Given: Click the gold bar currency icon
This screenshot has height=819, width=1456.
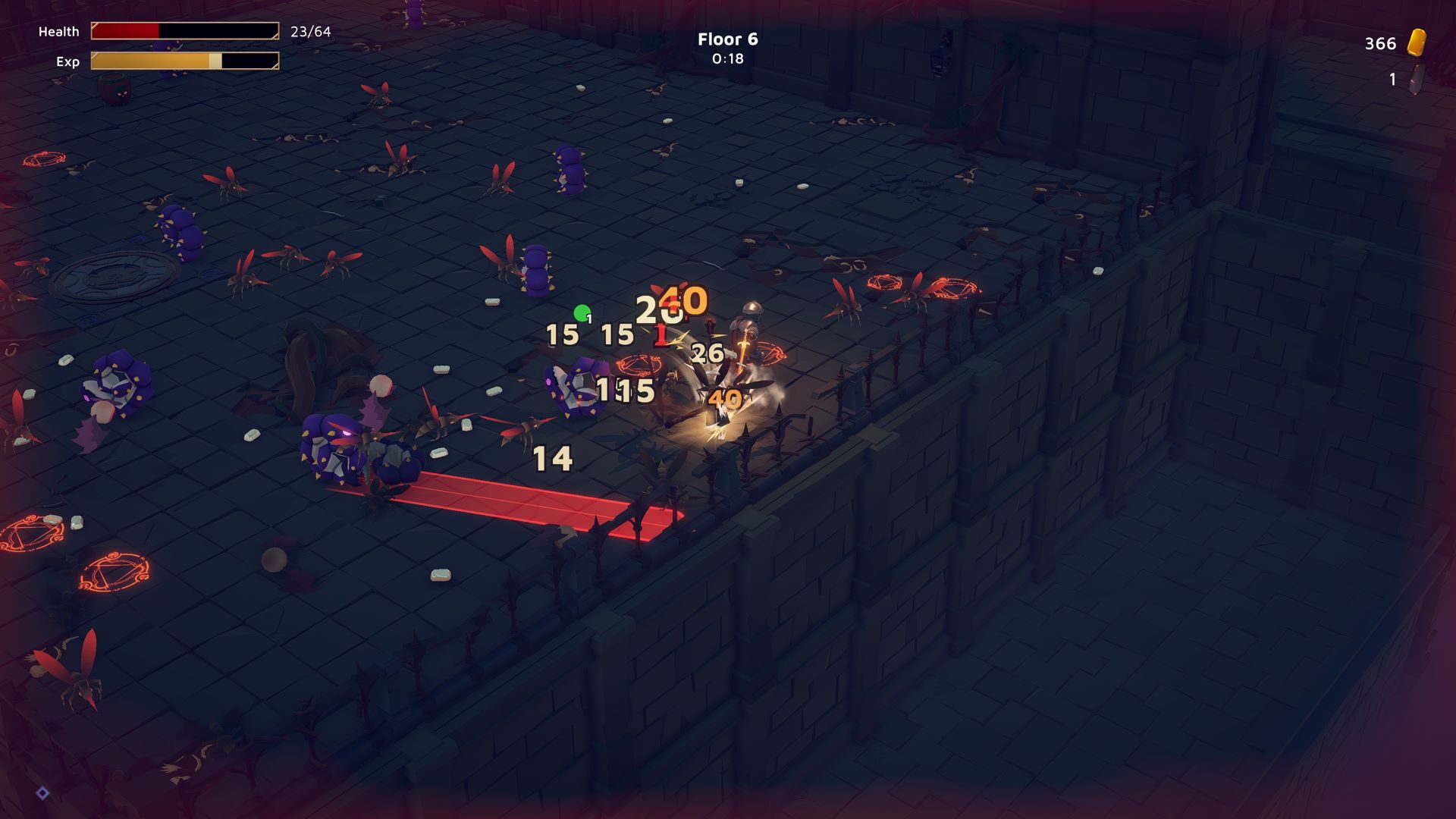Looking at the screenshot, I should coord(1417,42).
